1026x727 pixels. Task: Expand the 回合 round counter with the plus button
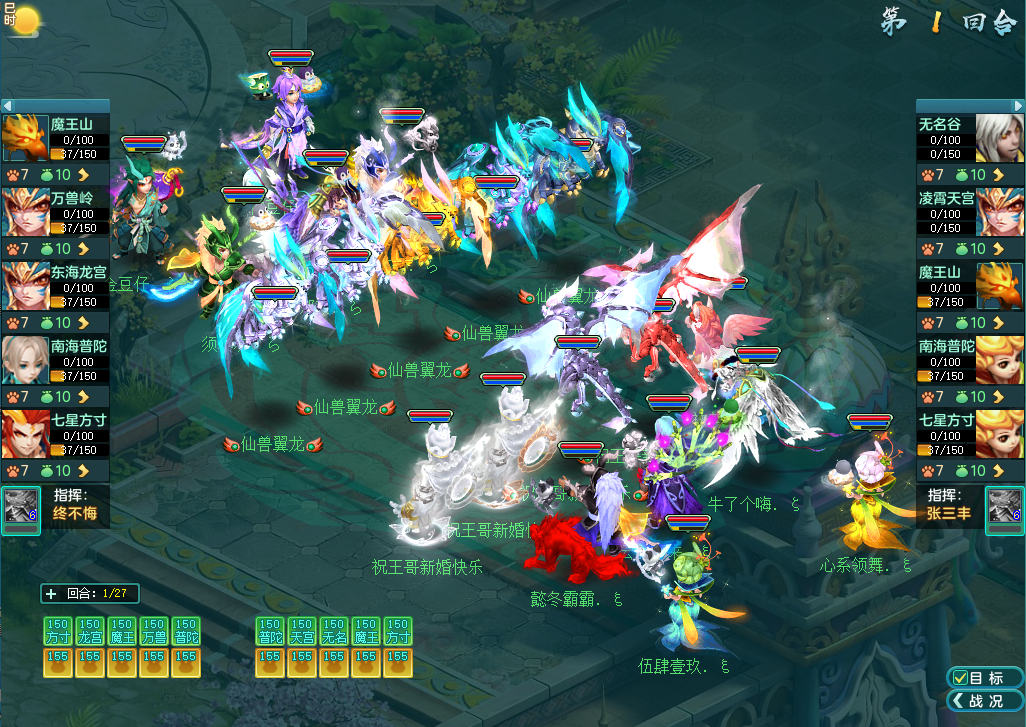[x=51, y=594]
